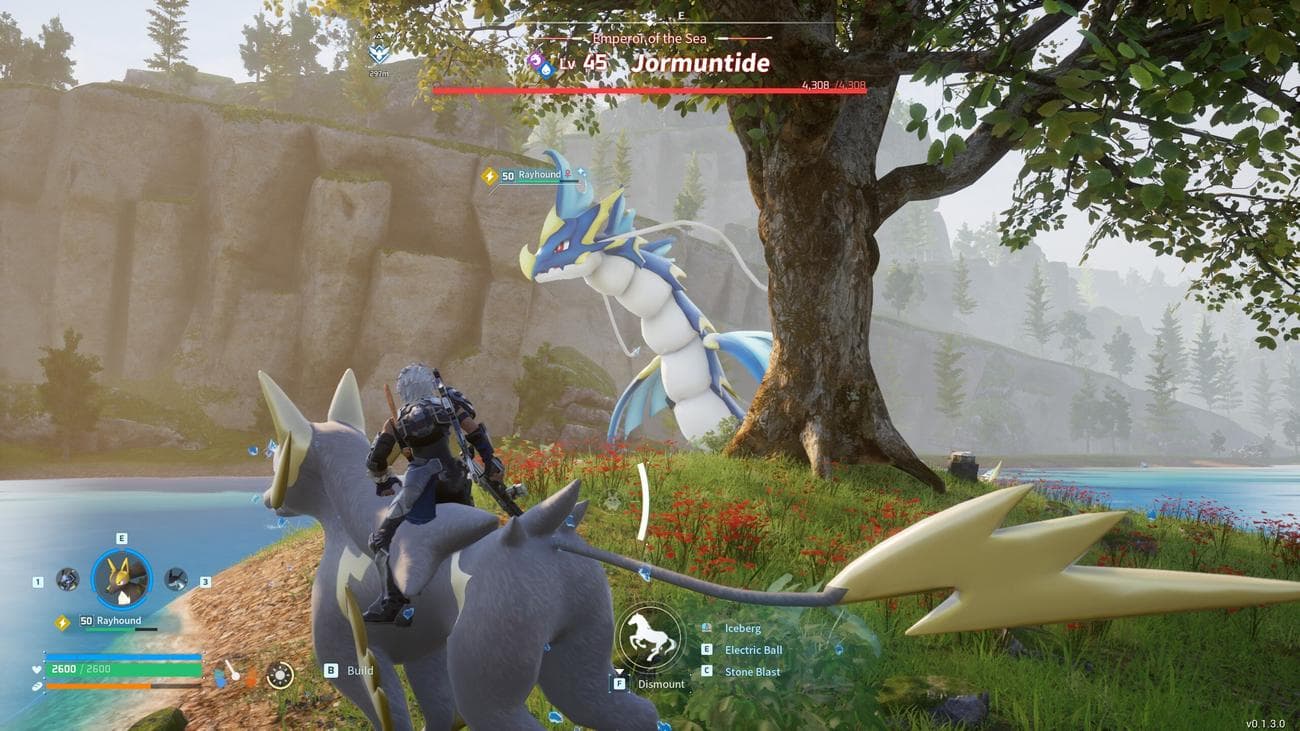1300x731 pixels.
Task: Use the Iceberg skill entry
Action: click(742, 628)
